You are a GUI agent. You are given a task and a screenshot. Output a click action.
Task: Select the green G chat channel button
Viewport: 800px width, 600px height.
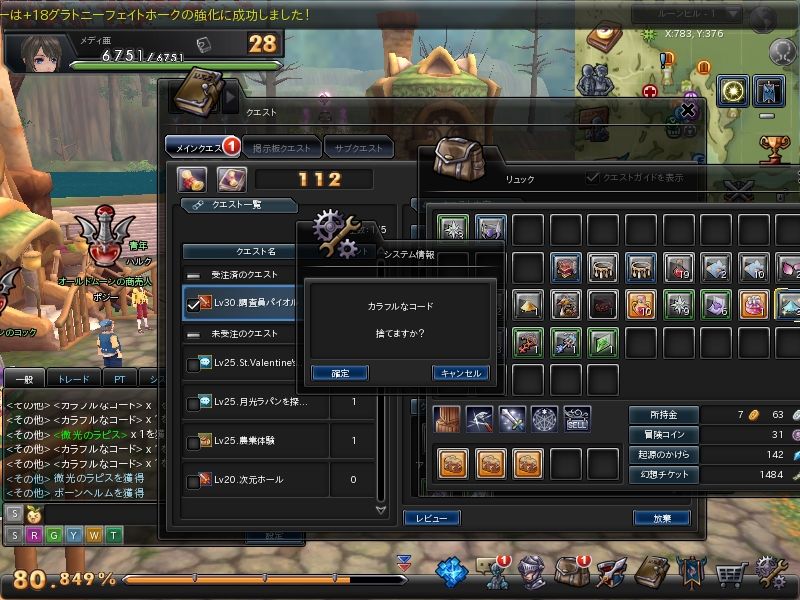coord(55,535)
